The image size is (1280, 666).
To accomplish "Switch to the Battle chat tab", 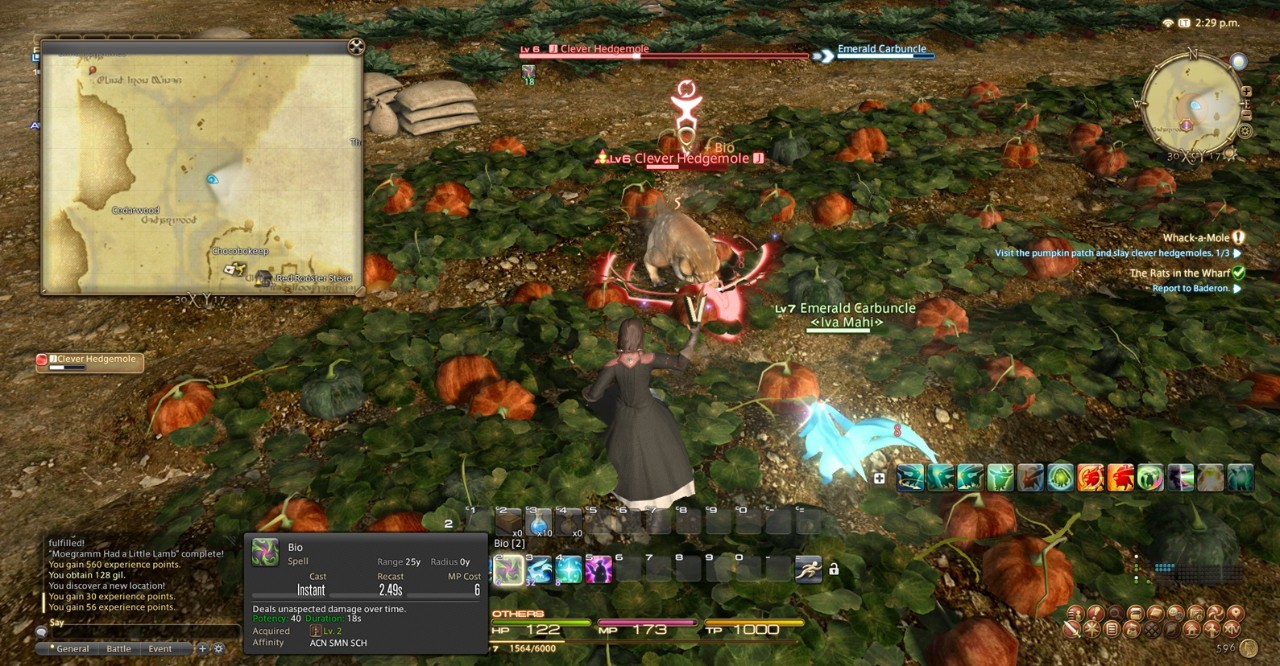I will coord(118,648).
